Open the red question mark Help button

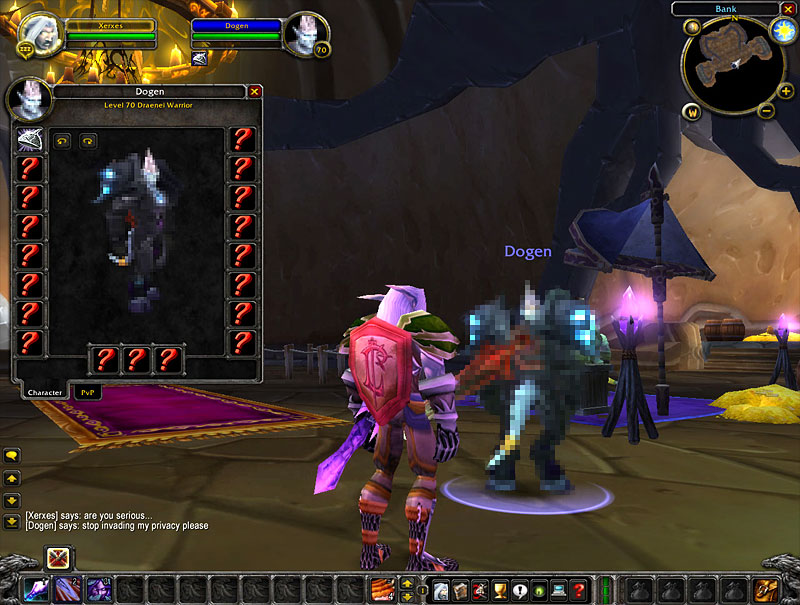point(578,590)
